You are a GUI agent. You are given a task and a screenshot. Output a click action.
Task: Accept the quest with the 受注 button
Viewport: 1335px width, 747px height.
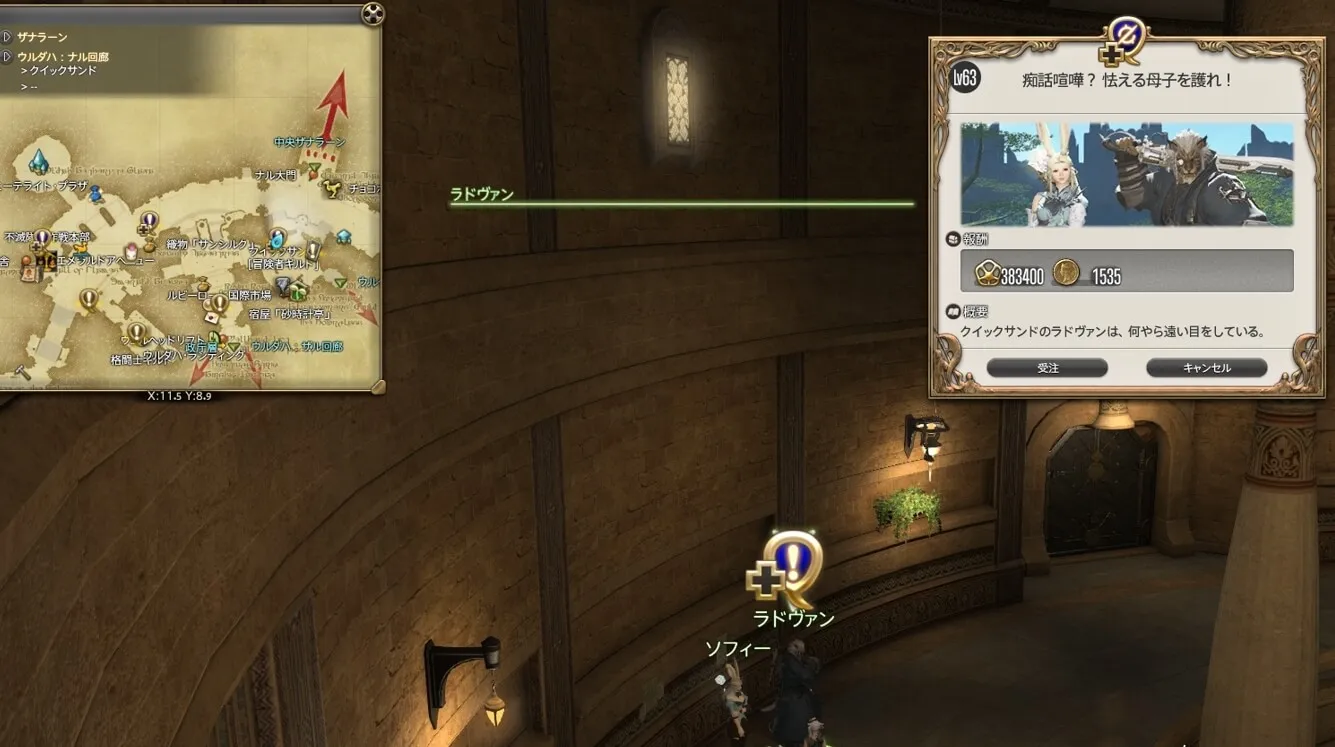(1047, 368)
